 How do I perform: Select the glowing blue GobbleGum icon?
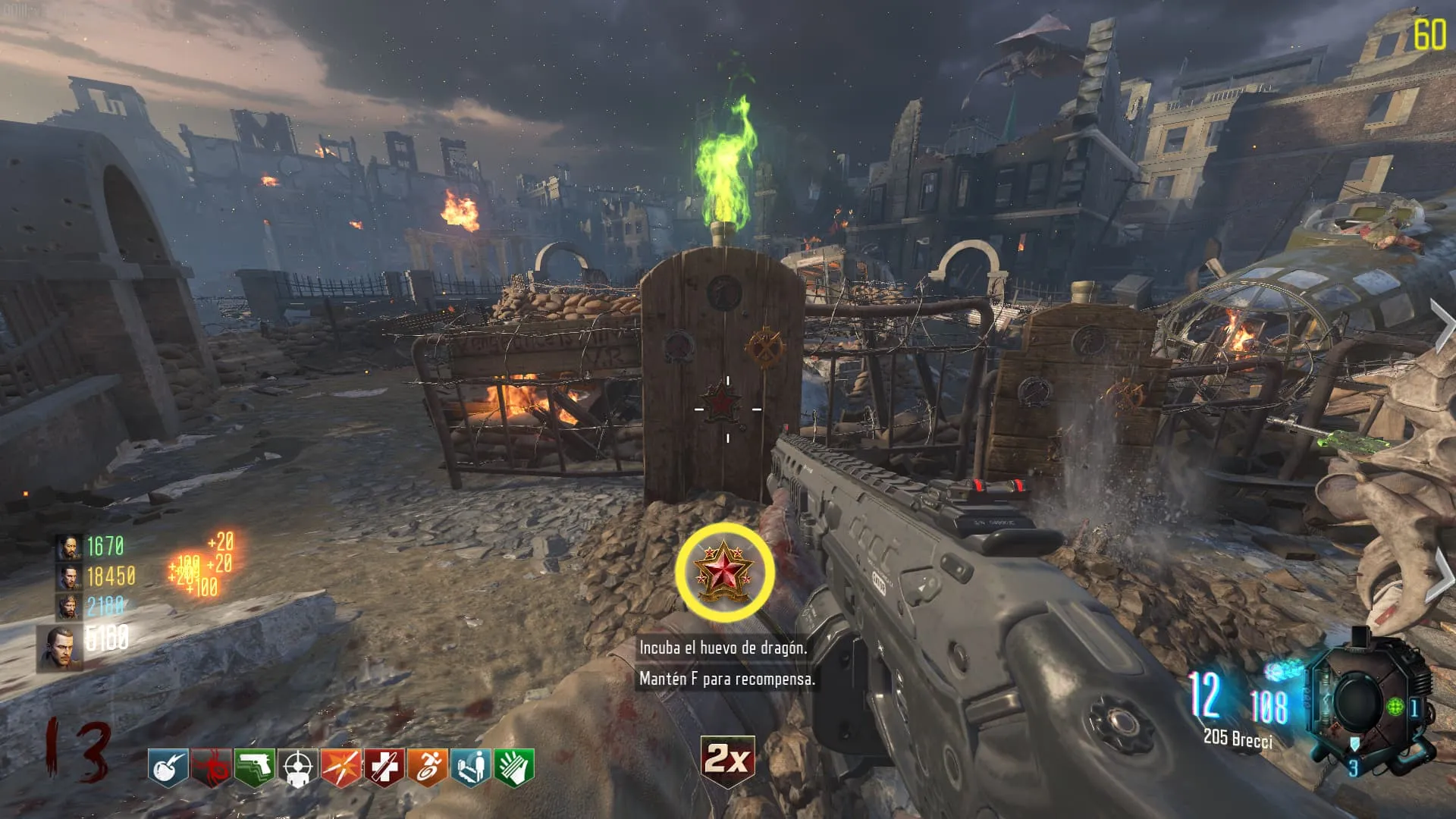tap(1283, 670)
